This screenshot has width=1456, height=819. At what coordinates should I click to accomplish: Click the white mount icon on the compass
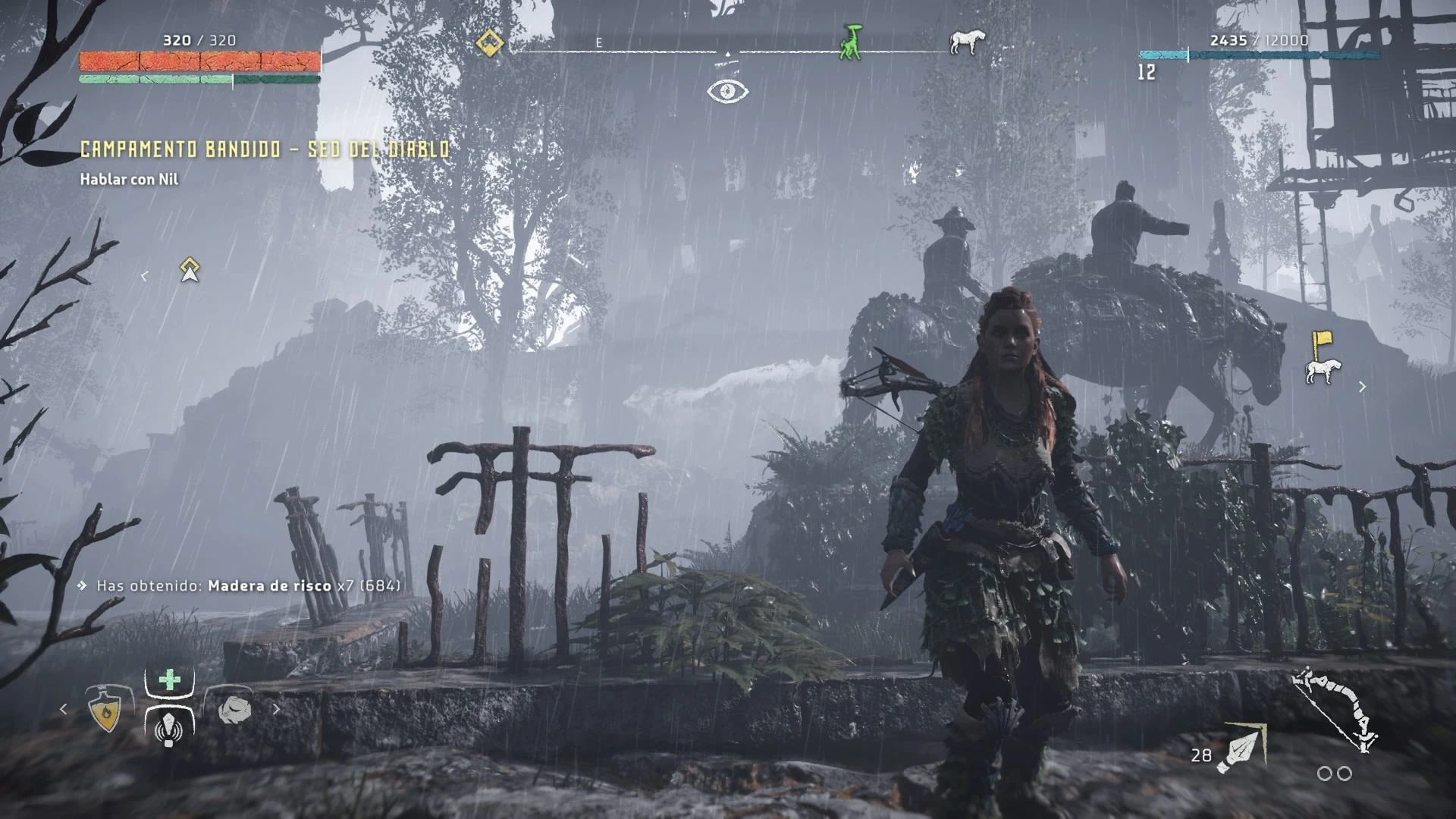[x=967, y=42]
